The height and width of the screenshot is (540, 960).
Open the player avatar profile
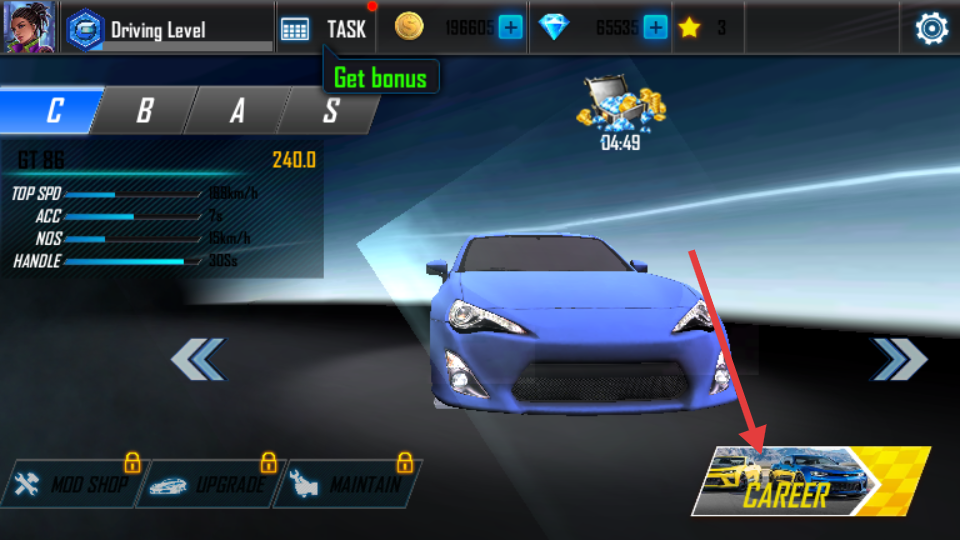point(28,28)
